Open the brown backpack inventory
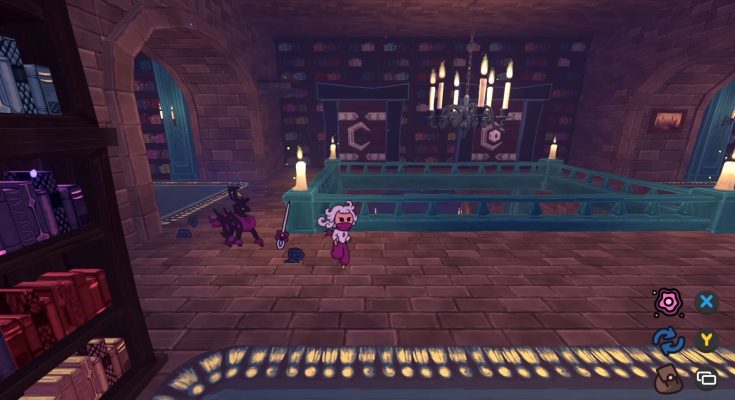The height and width of the screenshot is (400, 735). 668,378
